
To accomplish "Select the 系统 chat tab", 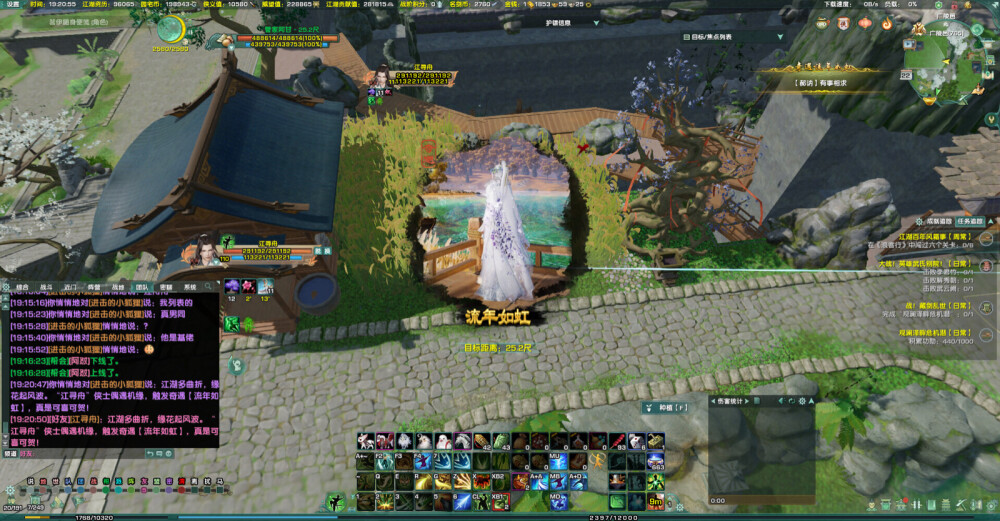I will coord(190,286).
